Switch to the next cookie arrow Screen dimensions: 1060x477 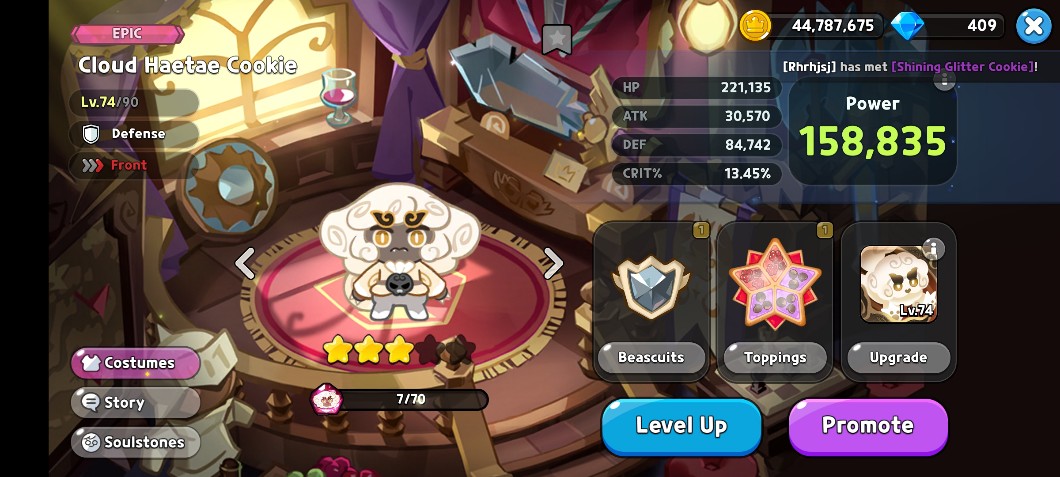(553, 263)
